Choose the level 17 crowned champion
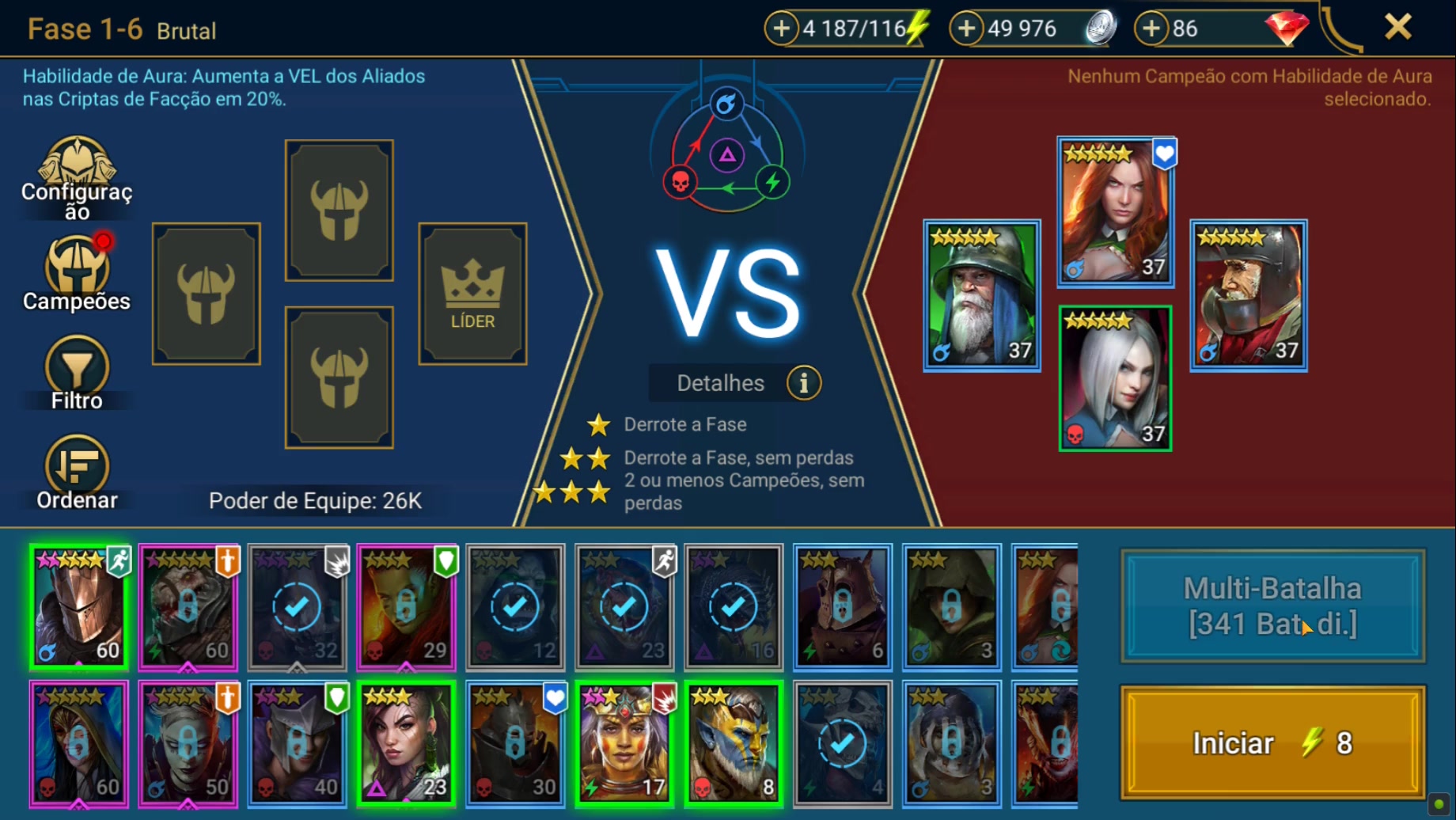 624,742
